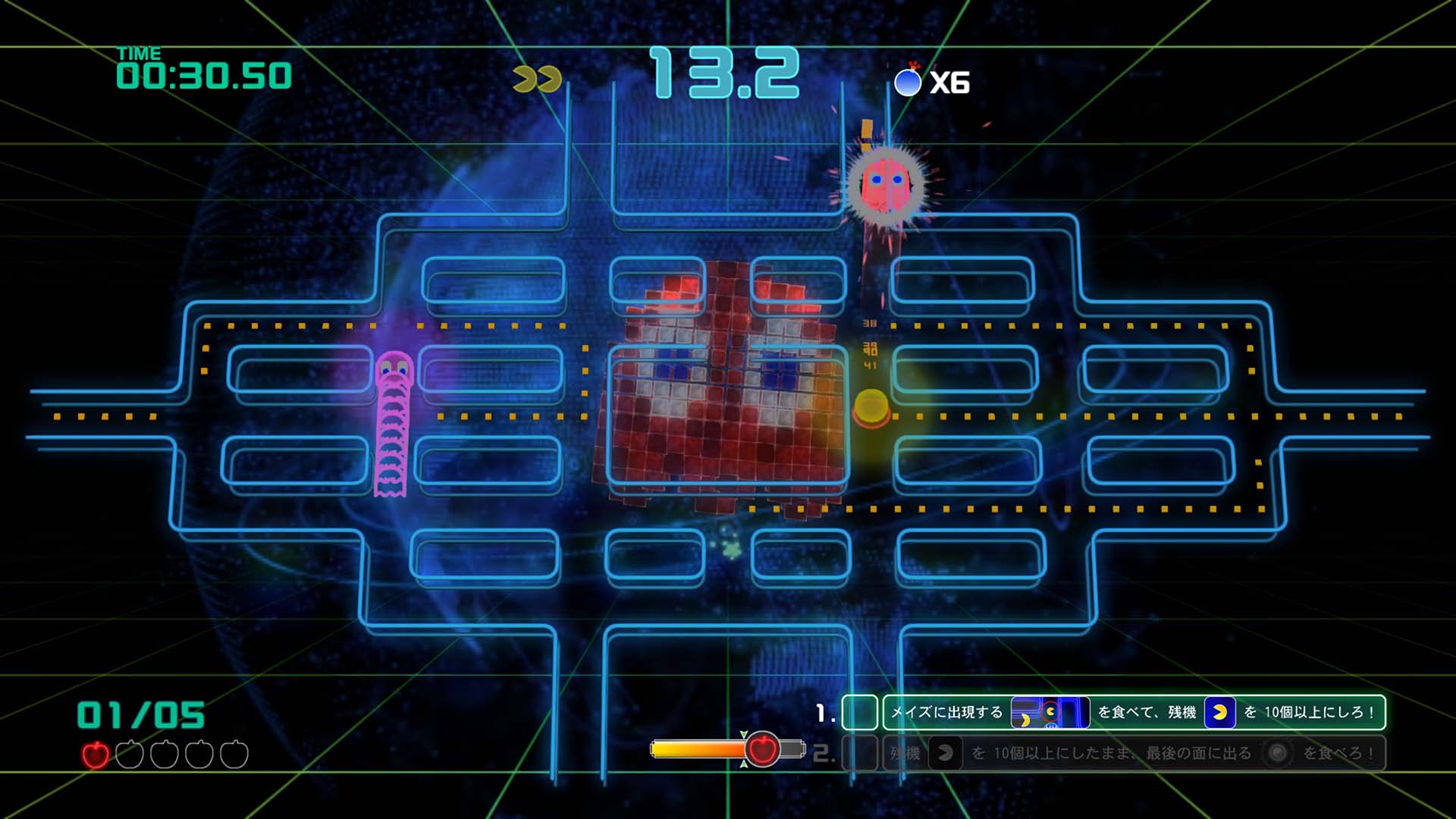Screen dimensions: 1456x819
Task: Select the apple marker on the fruit gauge
Action: tap(762, 750)
